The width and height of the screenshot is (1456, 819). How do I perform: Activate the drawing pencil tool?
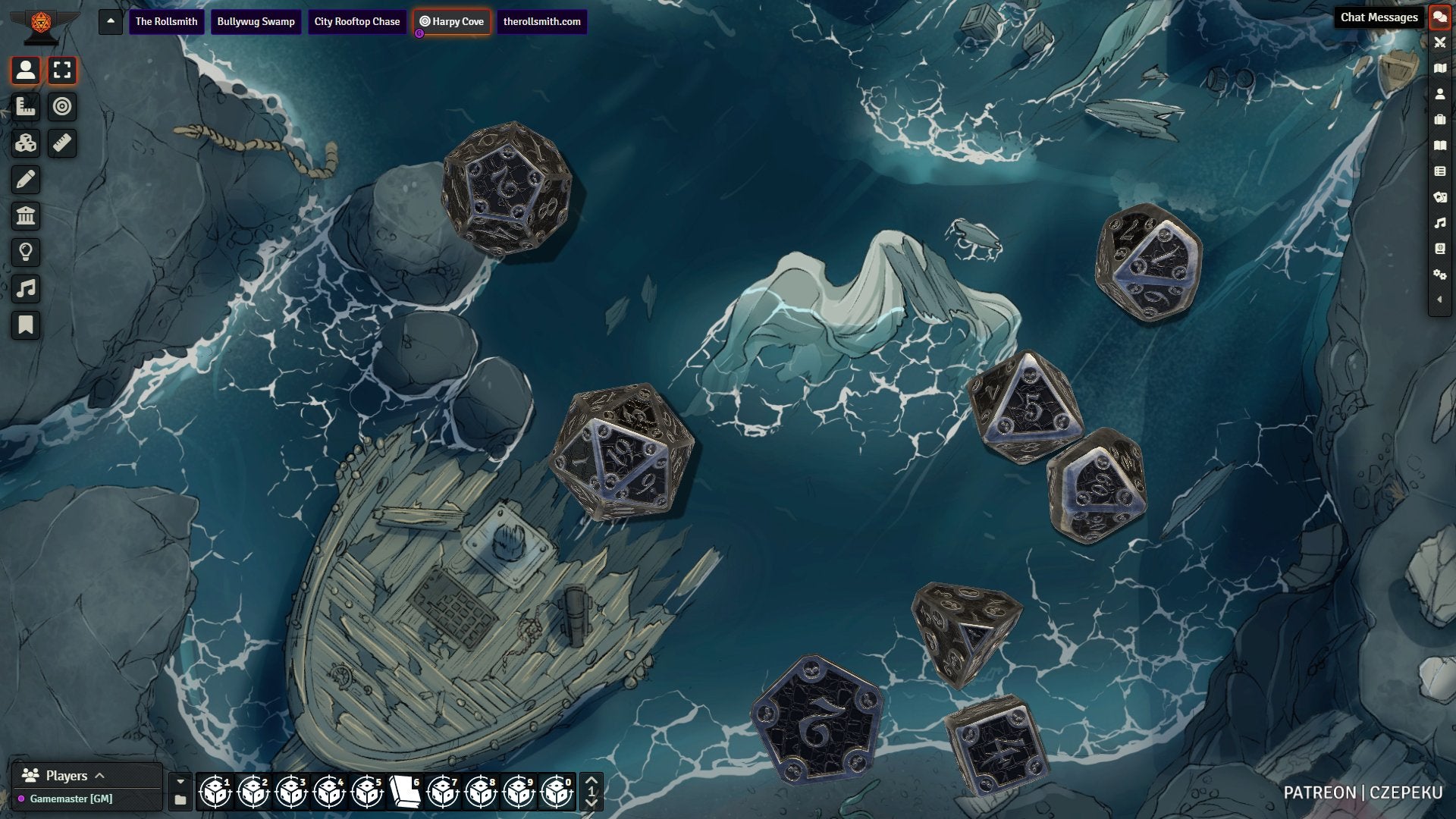point(26,180)
